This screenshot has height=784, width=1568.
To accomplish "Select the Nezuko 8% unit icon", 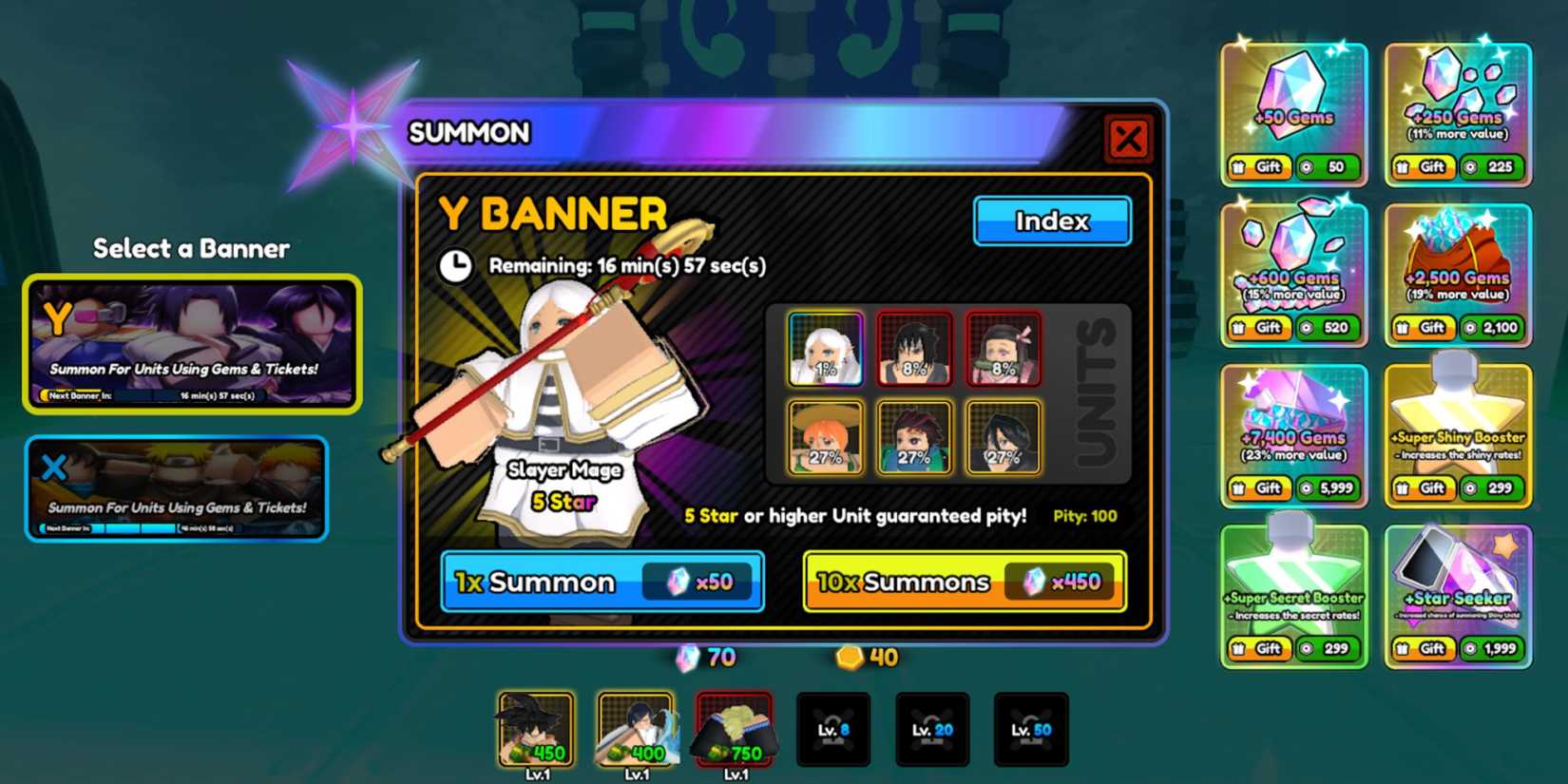I will tap(1006, 348).
